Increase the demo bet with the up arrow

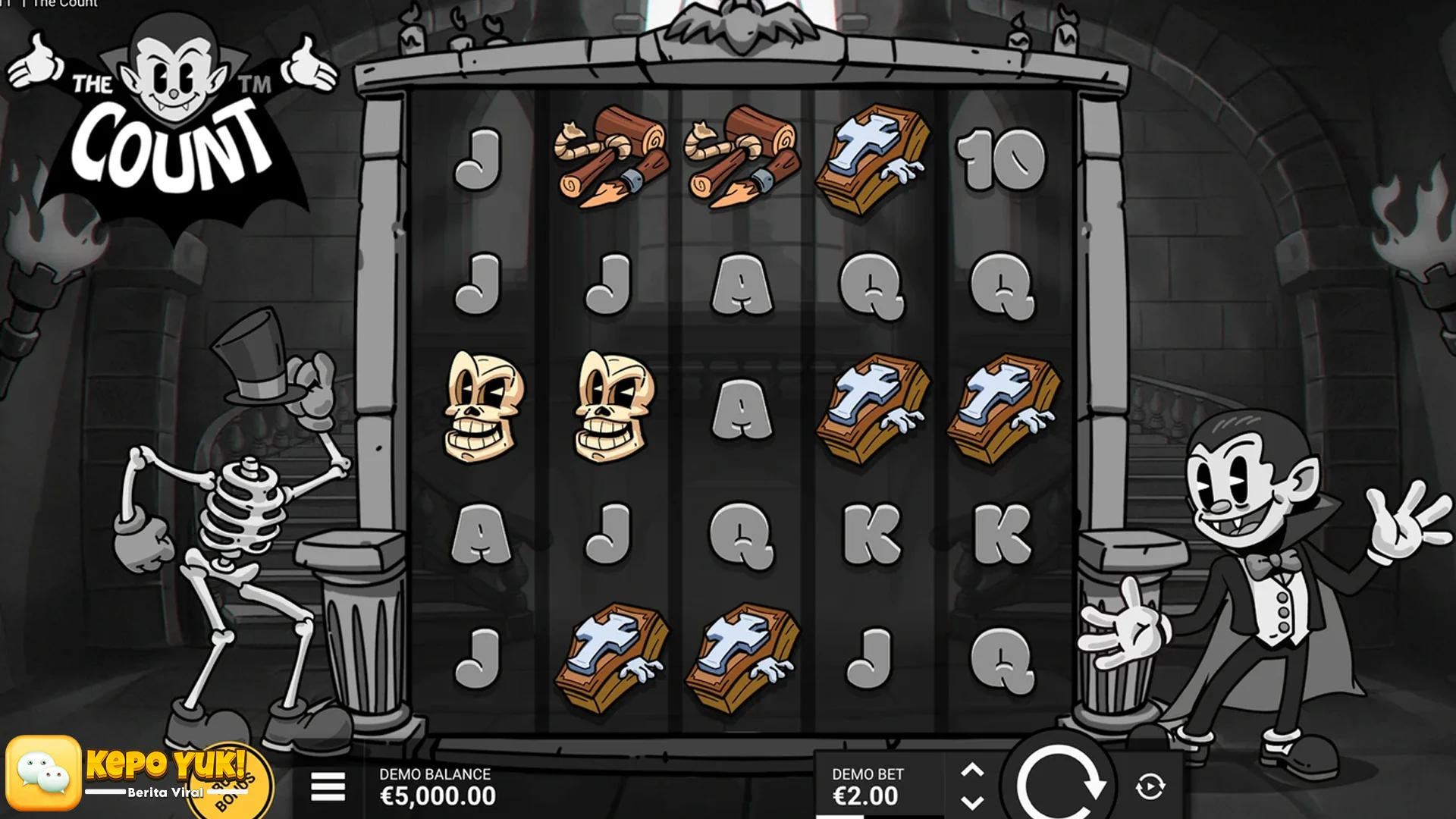pyautogui.click(x=972, y=771)
